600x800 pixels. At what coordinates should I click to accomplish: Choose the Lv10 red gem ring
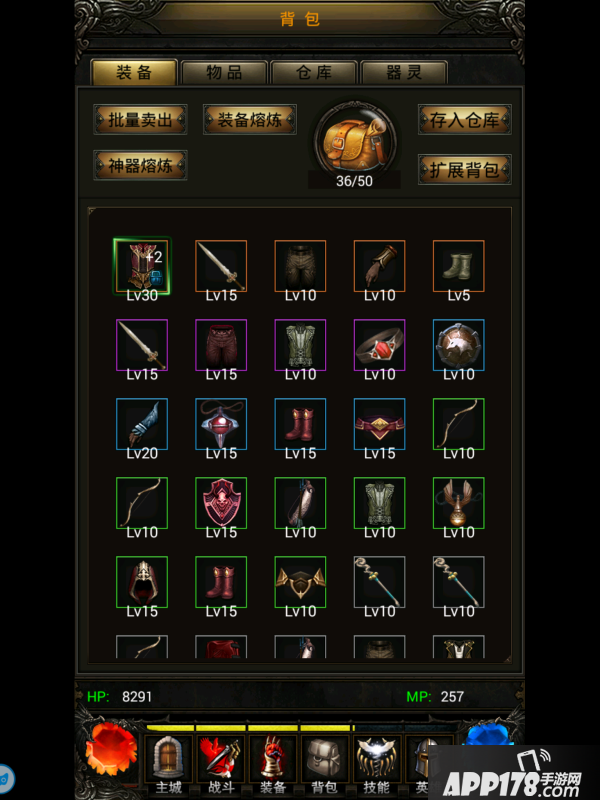(x=380, y=345)
